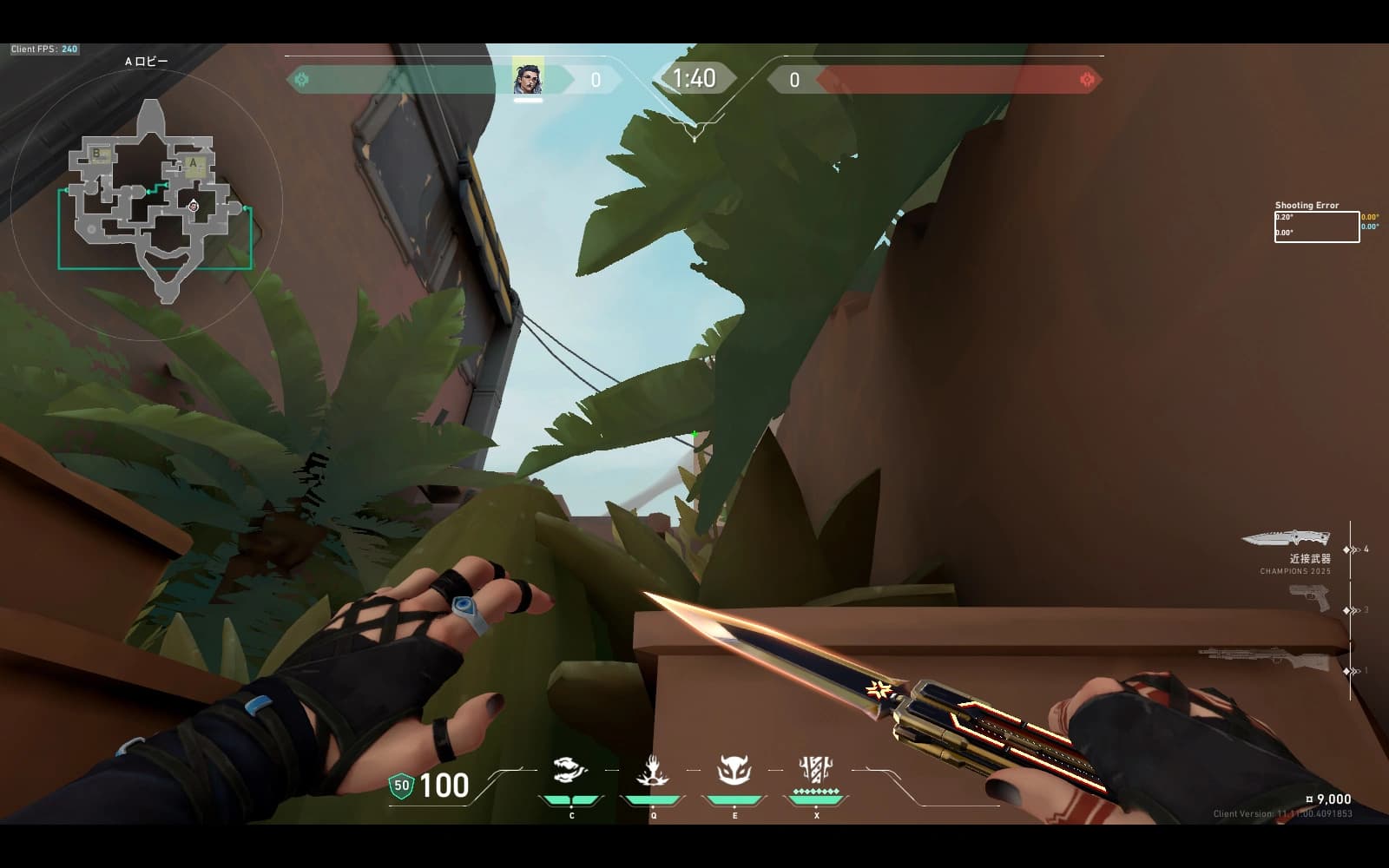Select the melee knife weapon slot
This screenshot has height=868, width=1389.
[1286, 539]
